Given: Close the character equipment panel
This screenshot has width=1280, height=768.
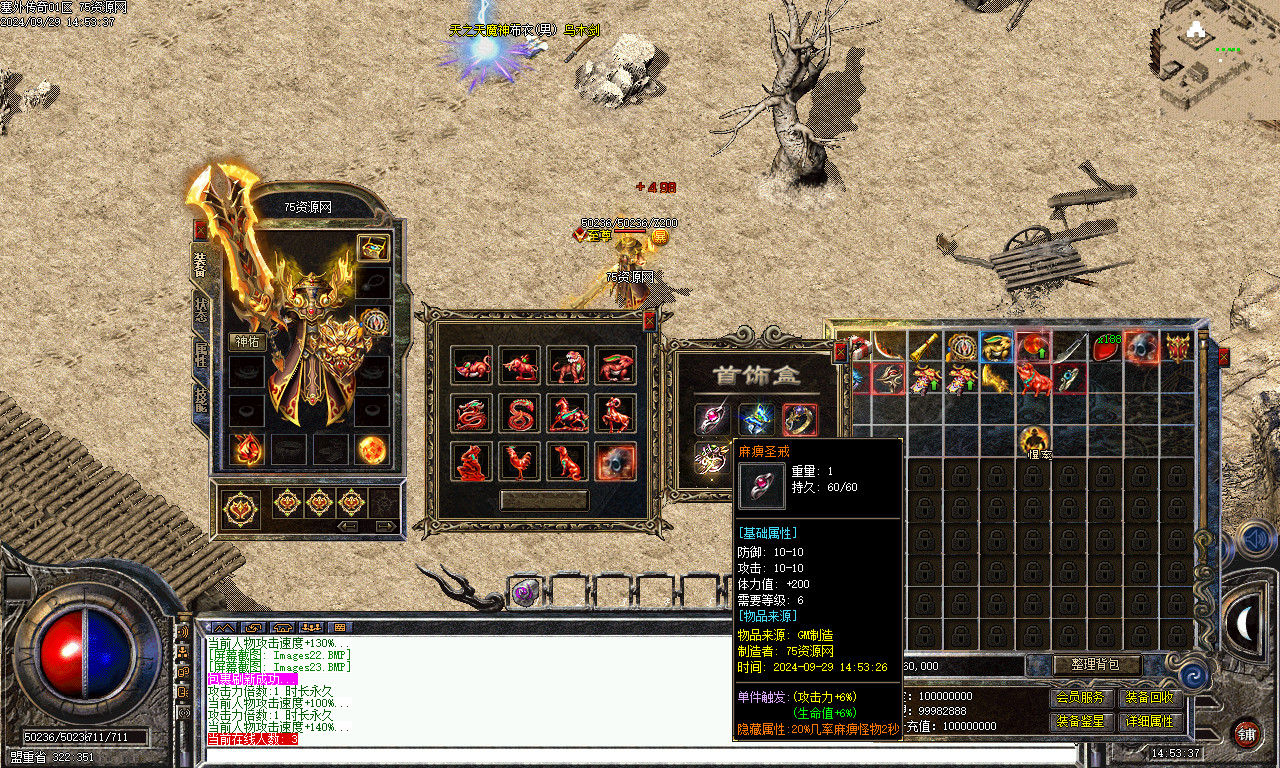Looking at the screenshot, I should pyautogui.click(x=200, y=229).
